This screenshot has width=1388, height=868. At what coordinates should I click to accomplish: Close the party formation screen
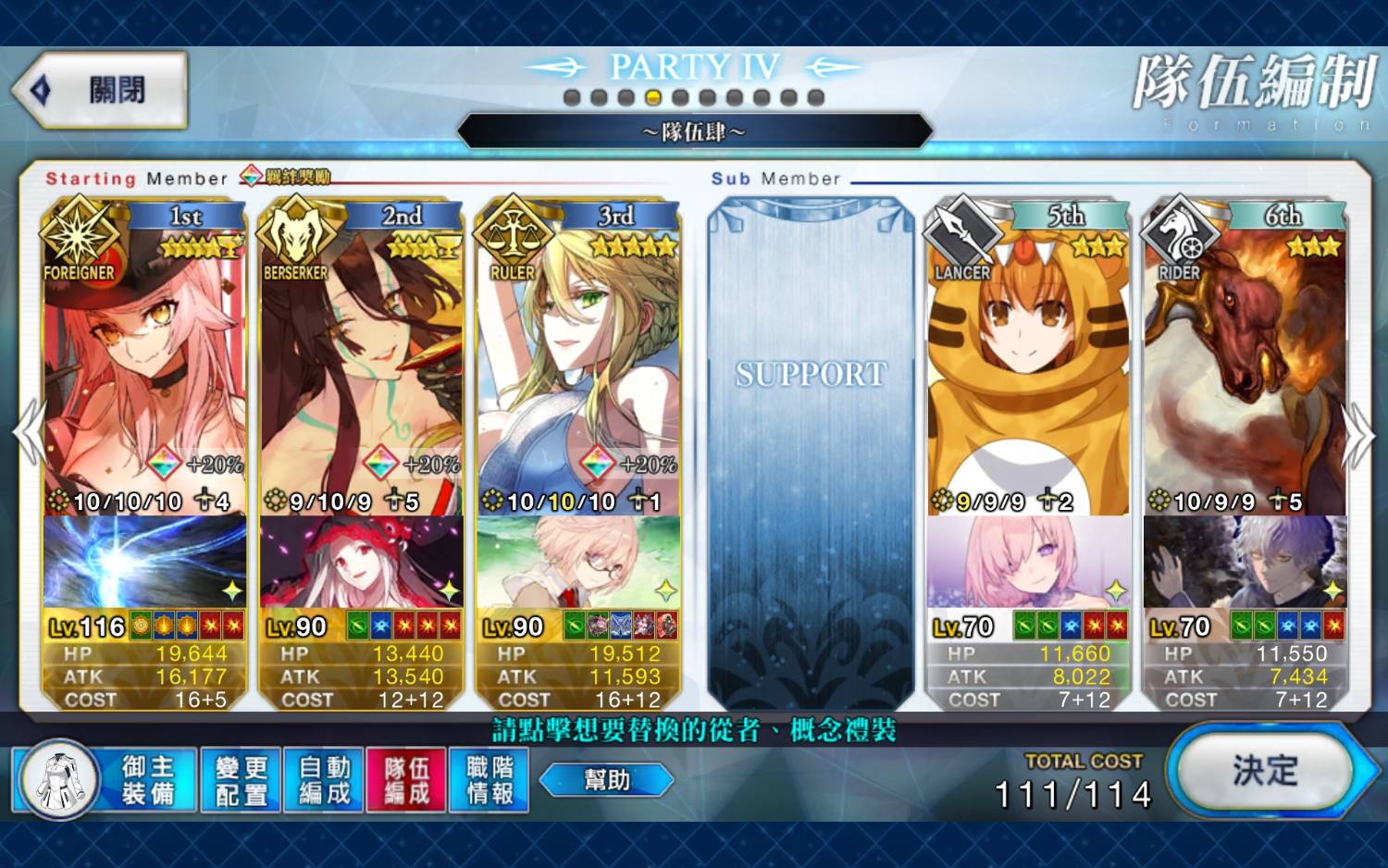coord(100,91)
